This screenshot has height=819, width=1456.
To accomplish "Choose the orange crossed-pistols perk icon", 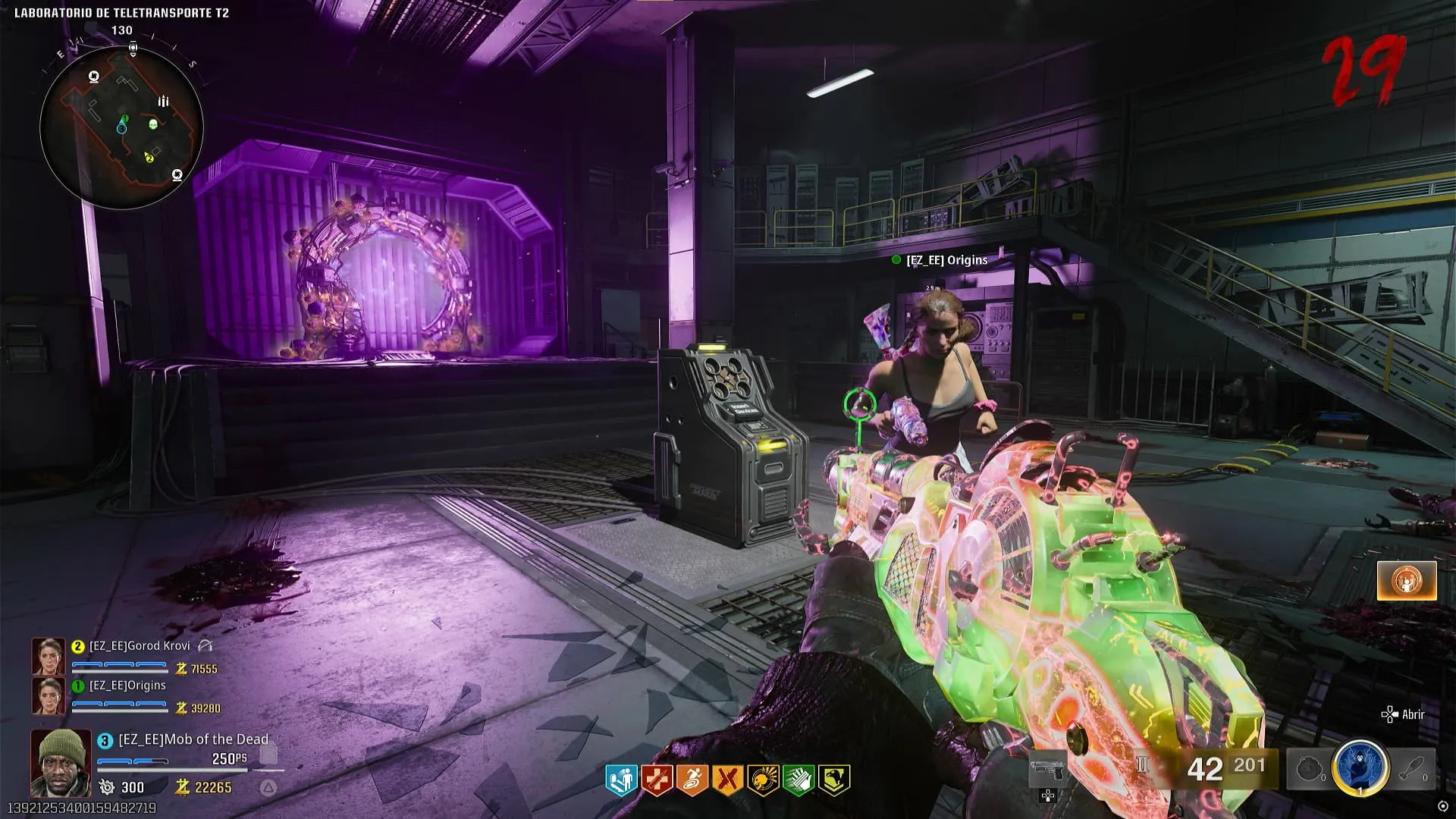I will tap(727, 780).
